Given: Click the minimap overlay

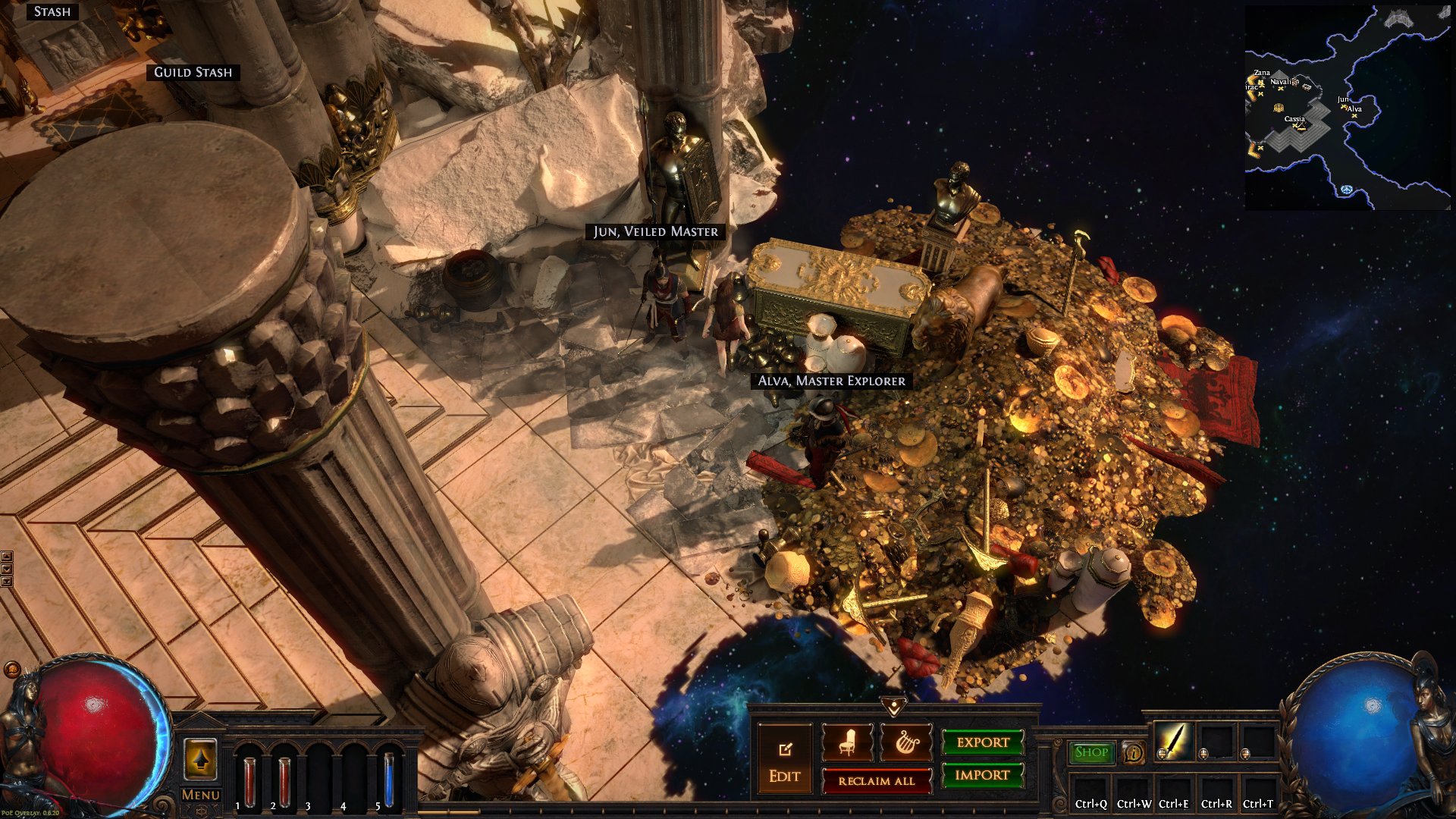Looking at the screenshot, I should coord(1347,108).
